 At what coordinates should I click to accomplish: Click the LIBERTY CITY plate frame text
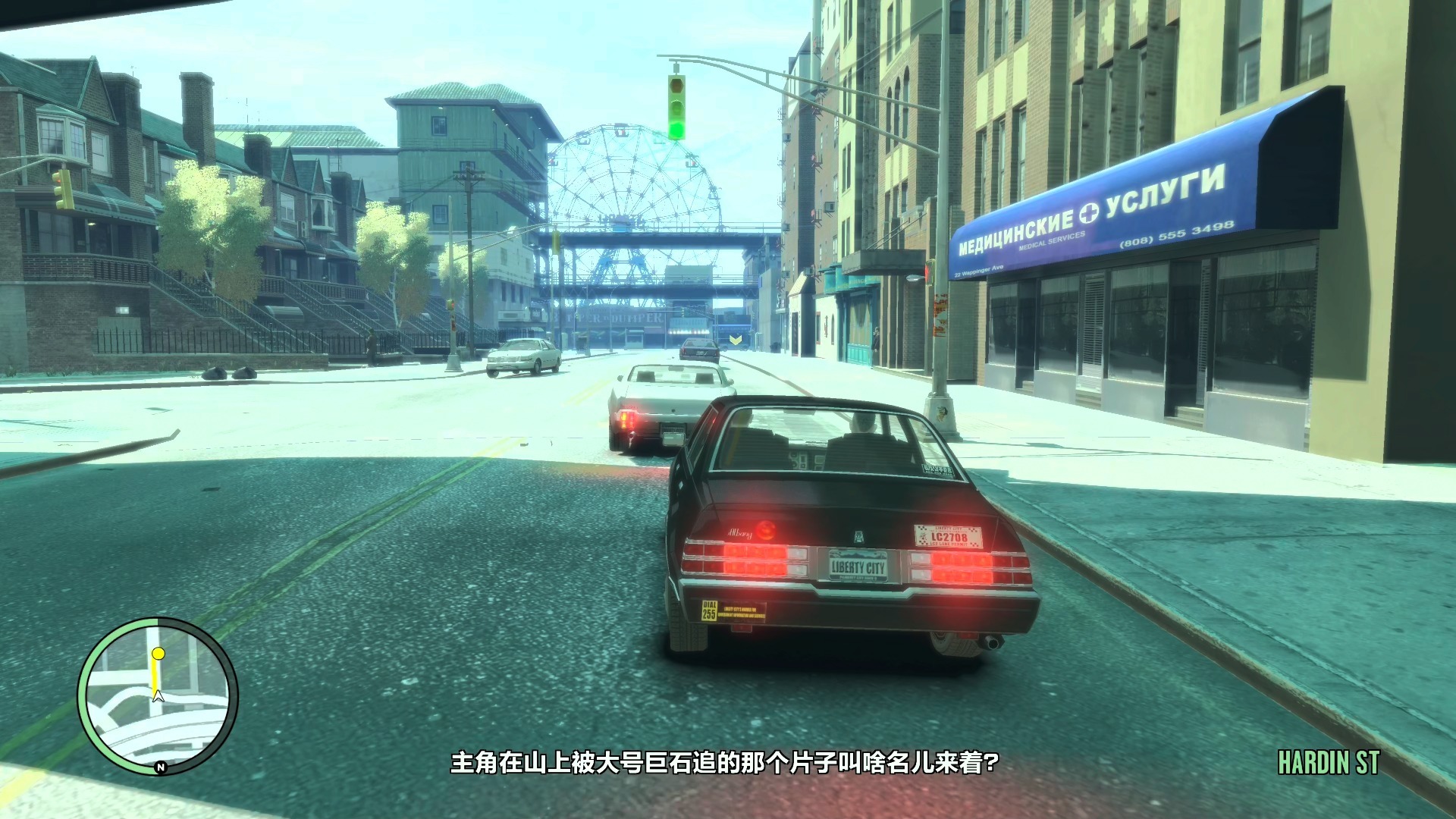pyautogui.click(x=858, y=565)
